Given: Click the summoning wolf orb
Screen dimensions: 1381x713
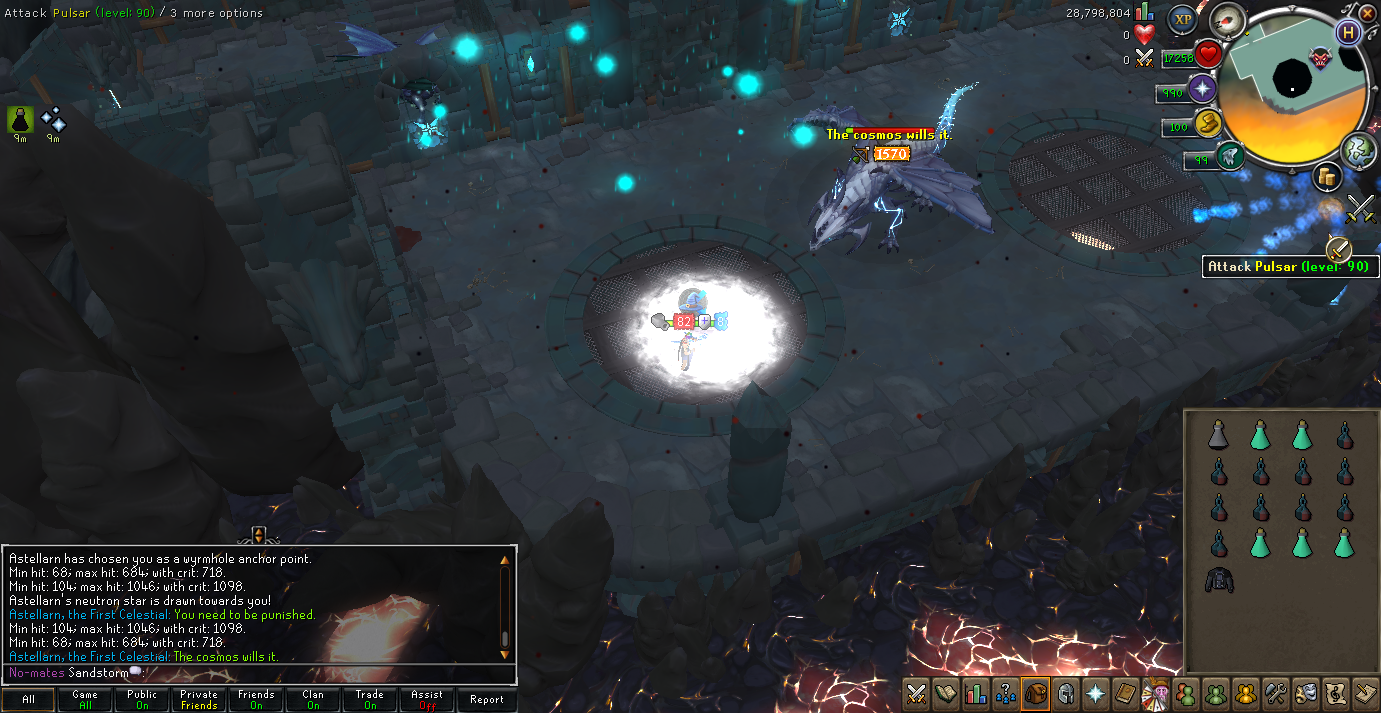Looking at the screenshot, I should [1230, 156].
